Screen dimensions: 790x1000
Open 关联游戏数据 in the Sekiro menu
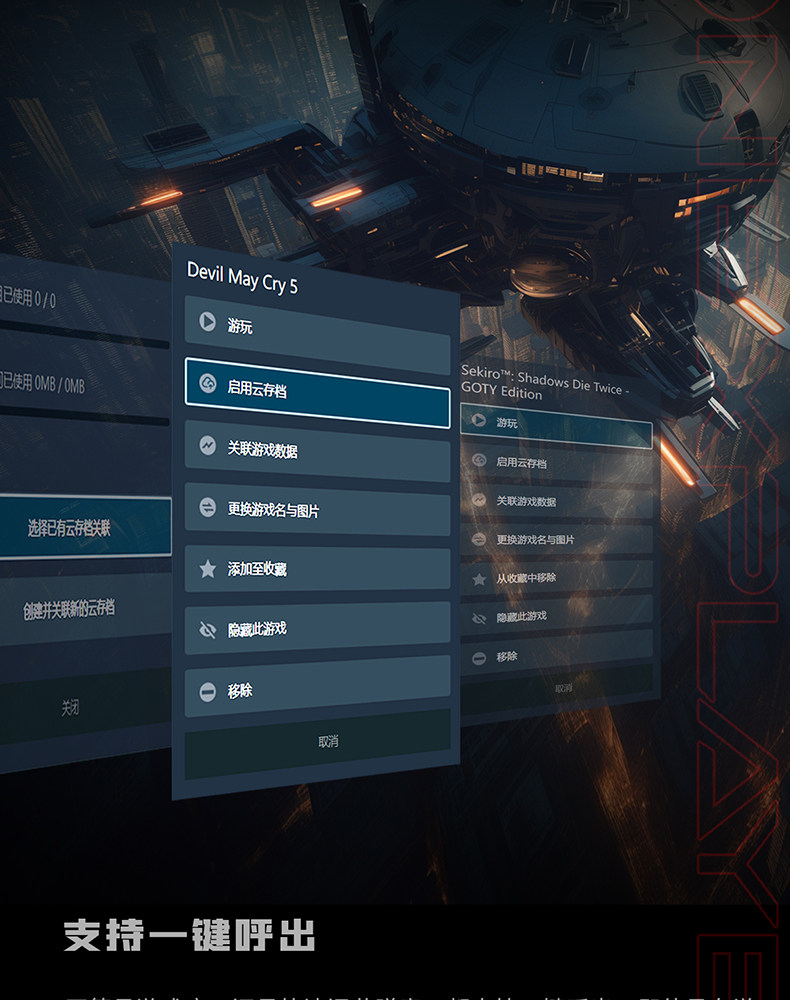[x=556, y=501]
